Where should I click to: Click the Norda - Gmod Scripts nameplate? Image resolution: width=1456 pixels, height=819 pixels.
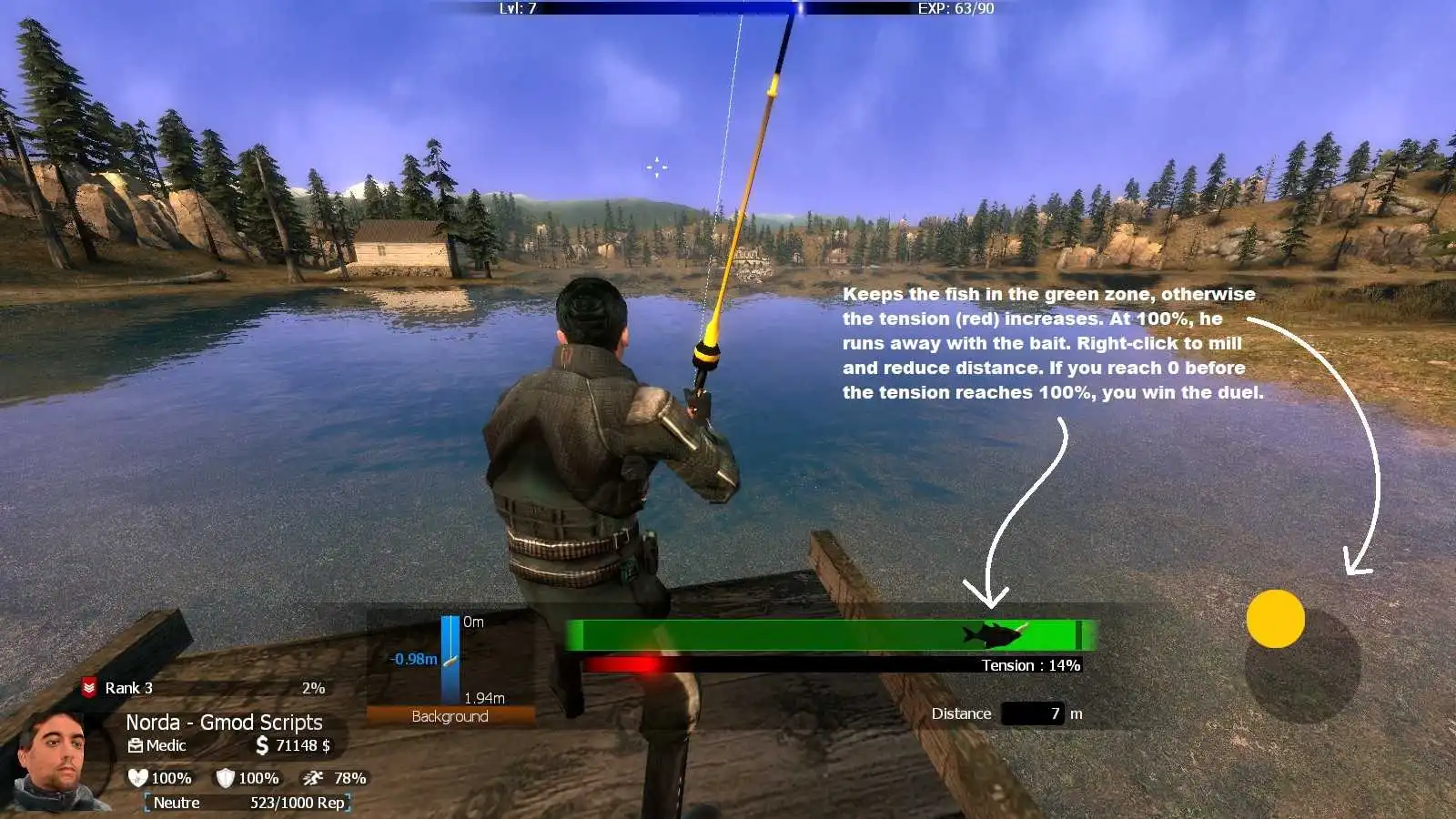(x=225, y=722)
